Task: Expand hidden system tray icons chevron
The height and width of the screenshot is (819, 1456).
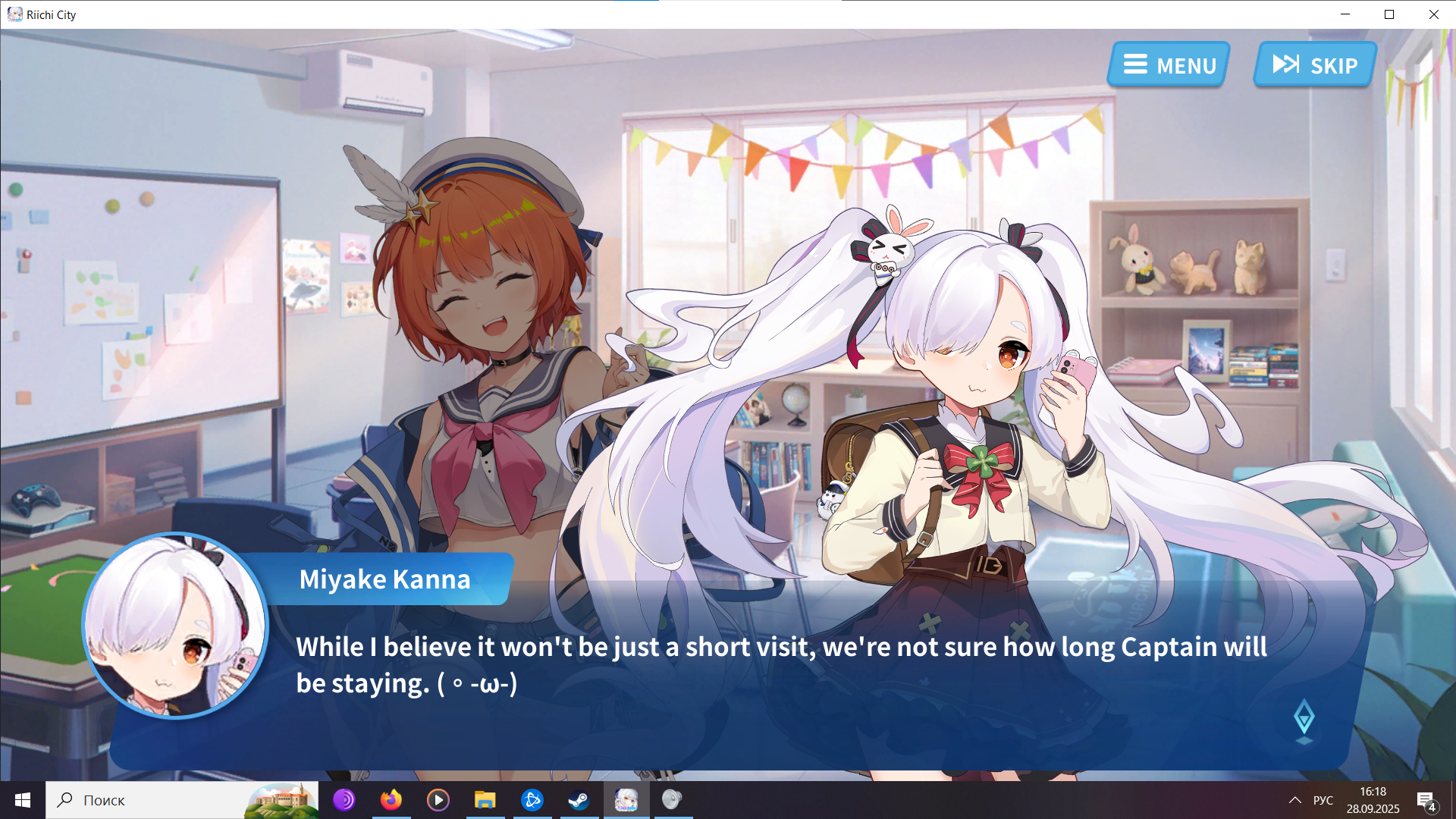Action: point(1294,799)
